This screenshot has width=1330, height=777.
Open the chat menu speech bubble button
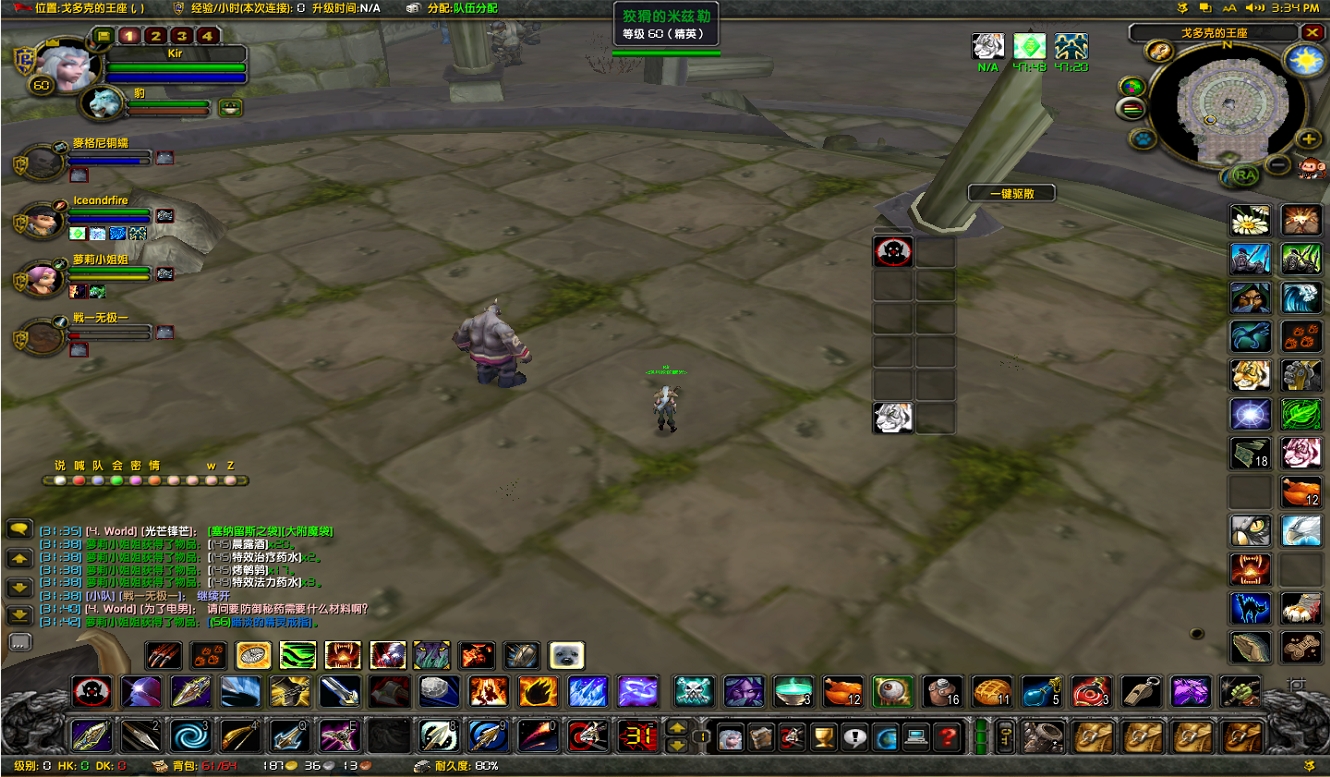coord(19,529)
